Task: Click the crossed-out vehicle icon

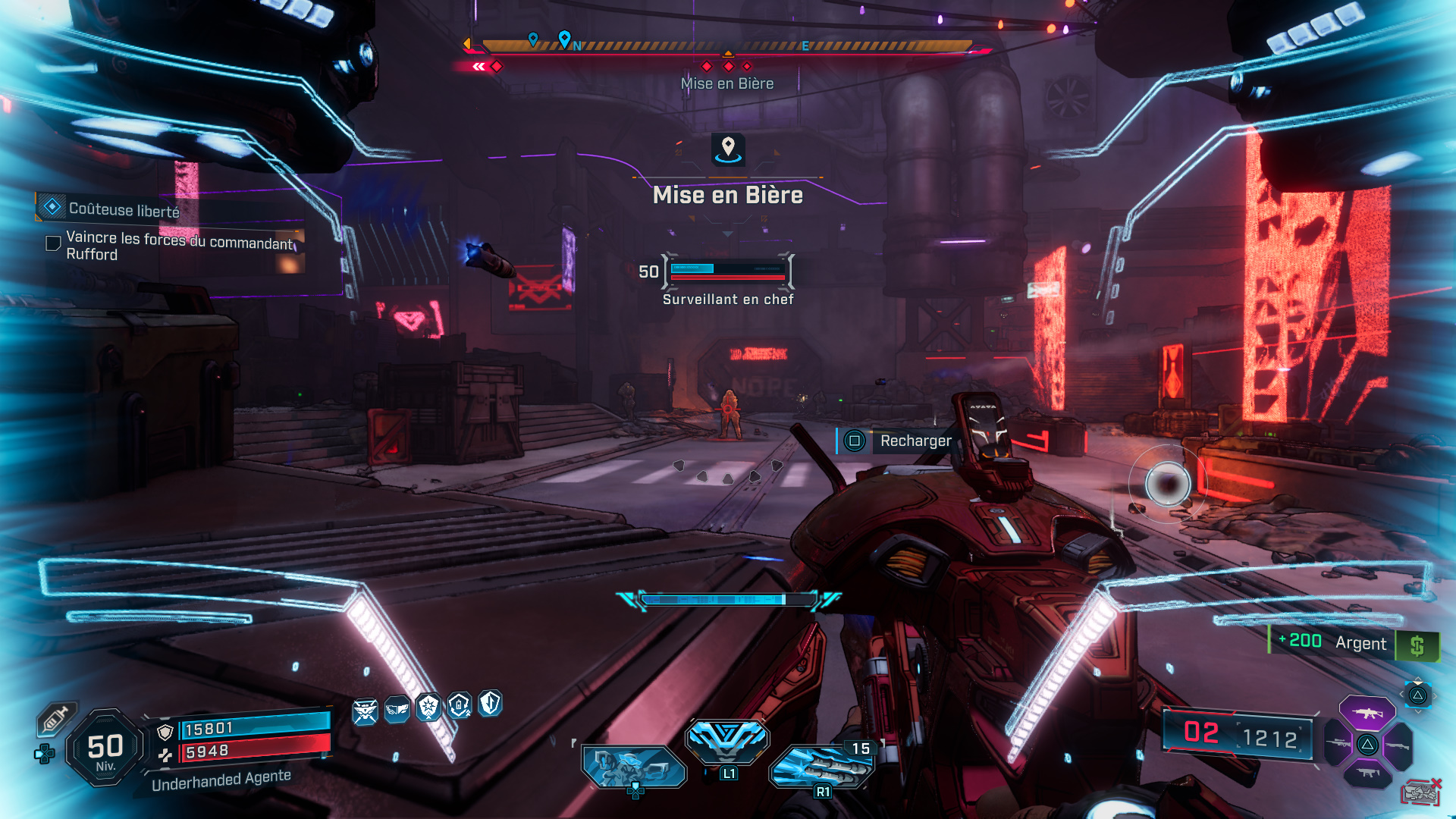Action: pos(1420,793)
